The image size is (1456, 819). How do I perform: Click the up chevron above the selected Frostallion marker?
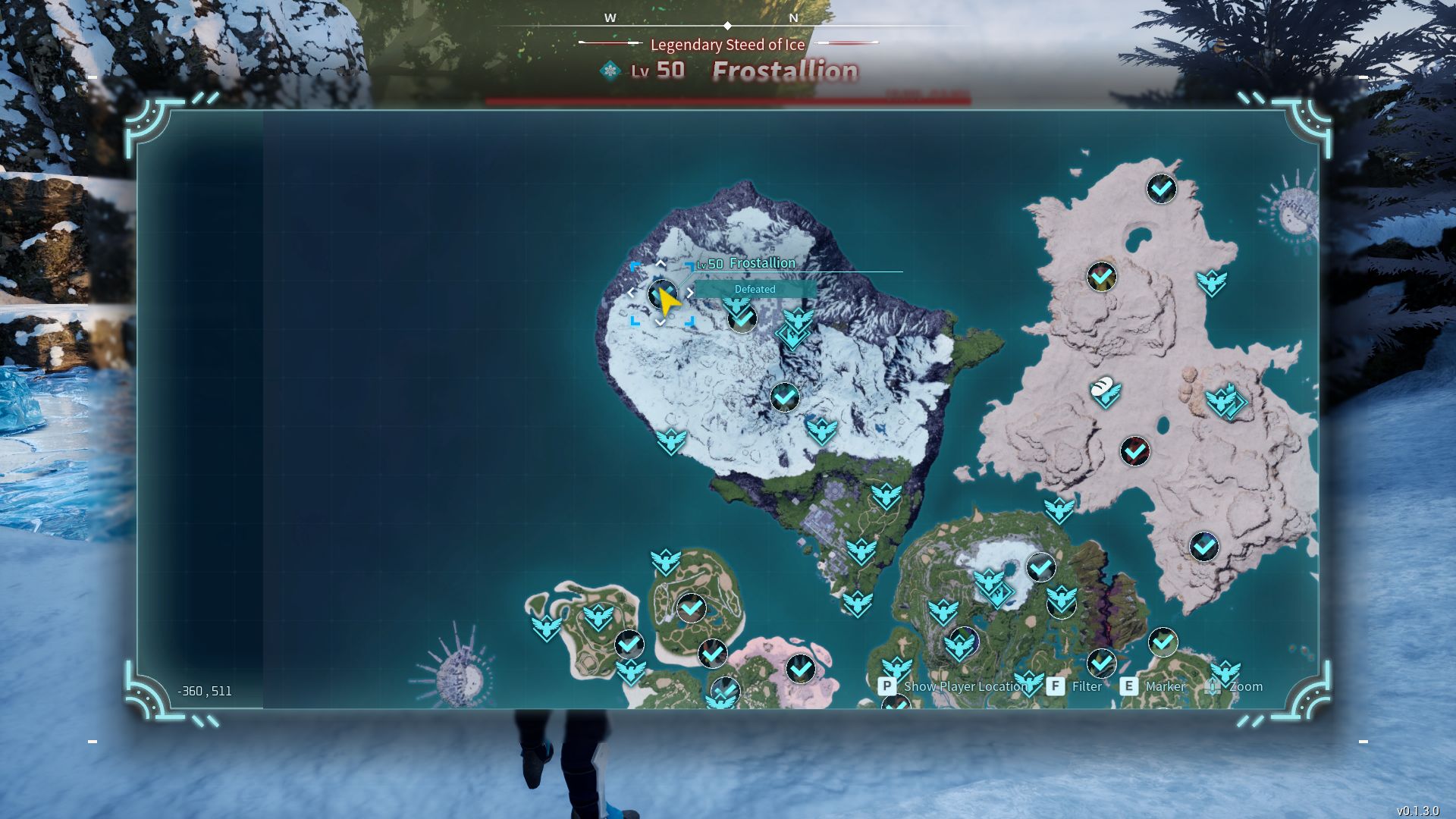(660, 263)
